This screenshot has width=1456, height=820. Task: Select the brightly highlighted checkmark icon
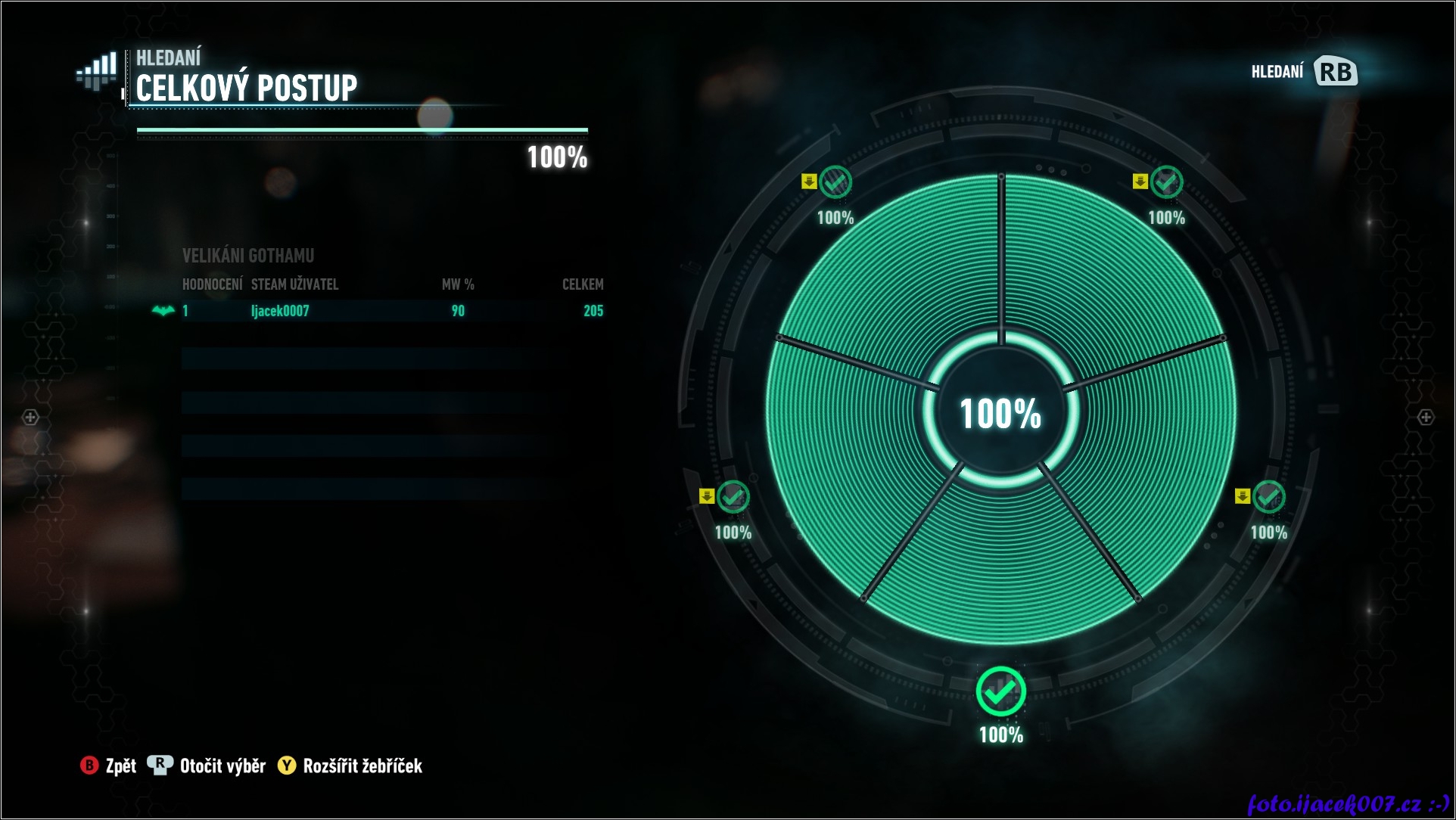[1000, 691]
